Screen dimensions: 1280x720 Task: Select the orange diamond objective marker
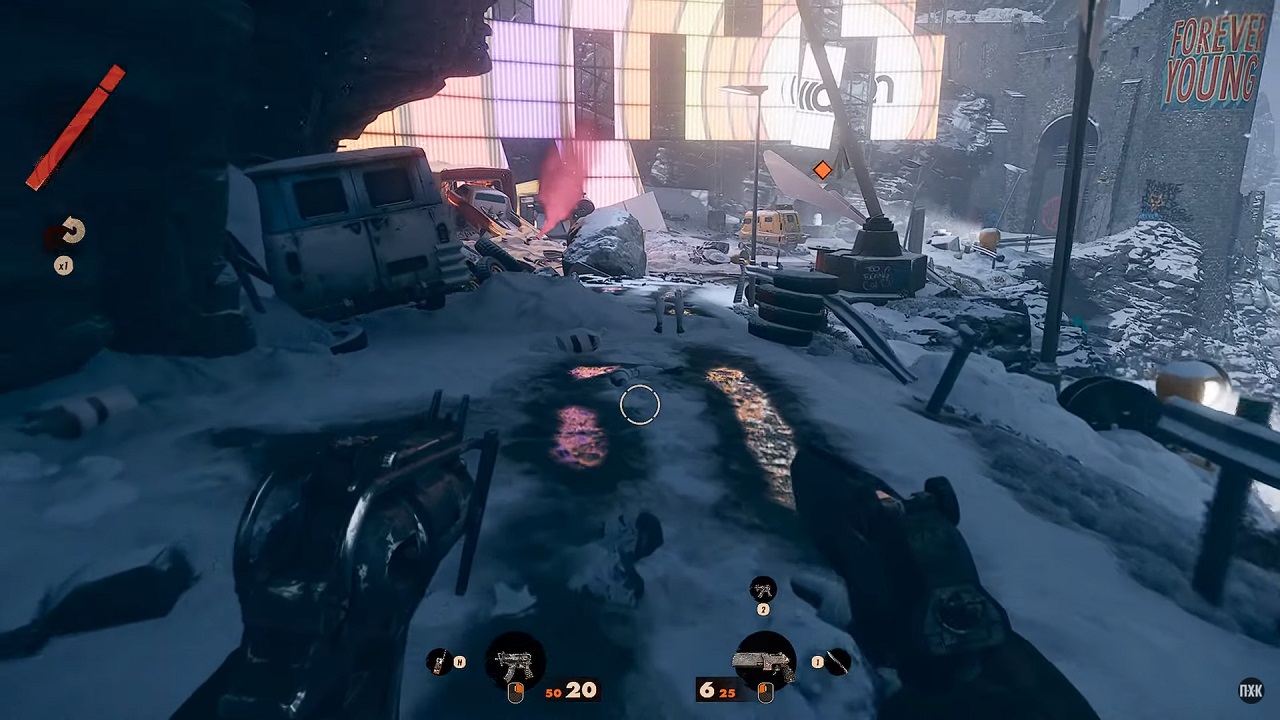point(822,170)
